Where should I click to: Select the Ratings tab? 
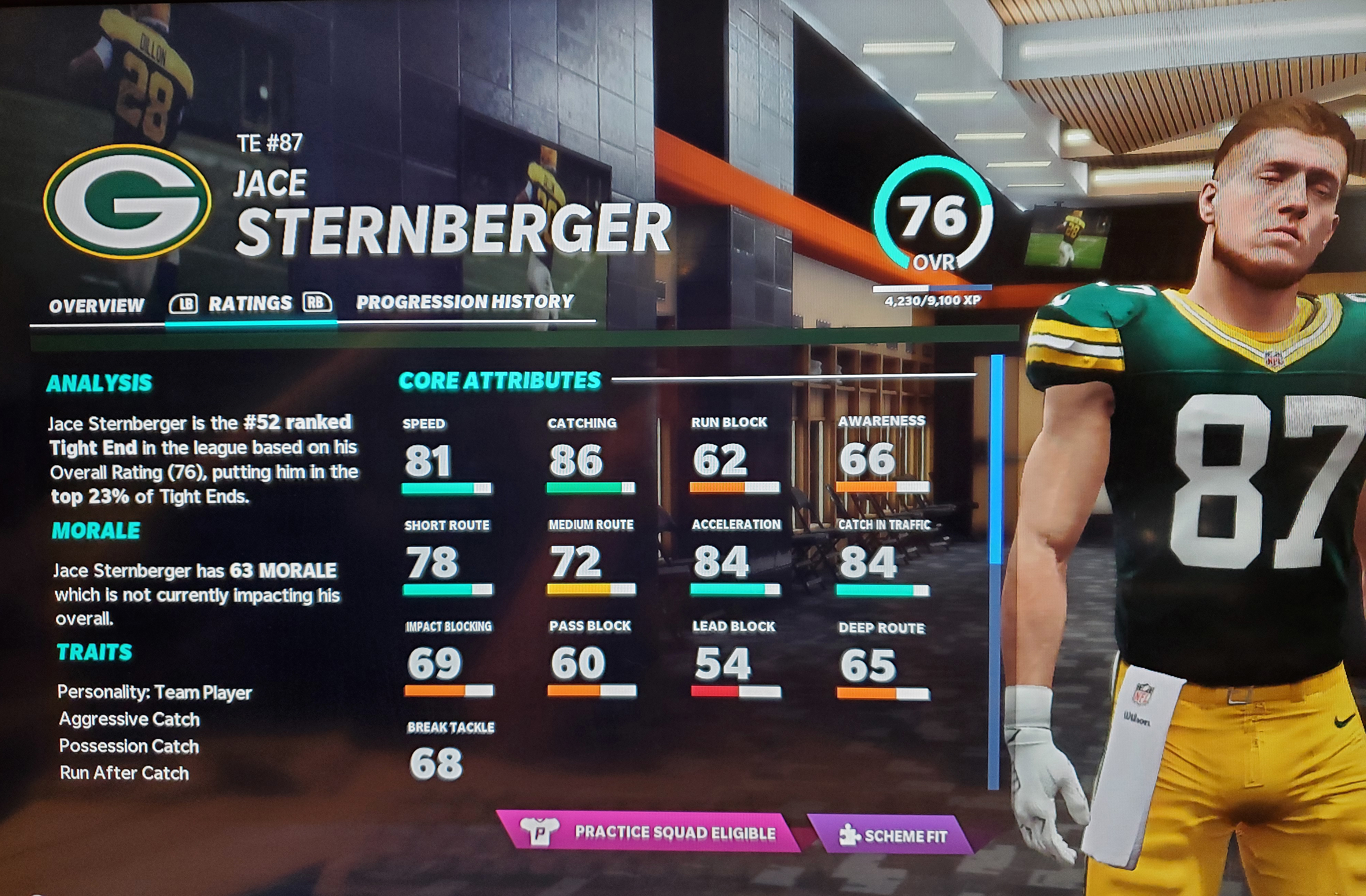tap(250, 303)
